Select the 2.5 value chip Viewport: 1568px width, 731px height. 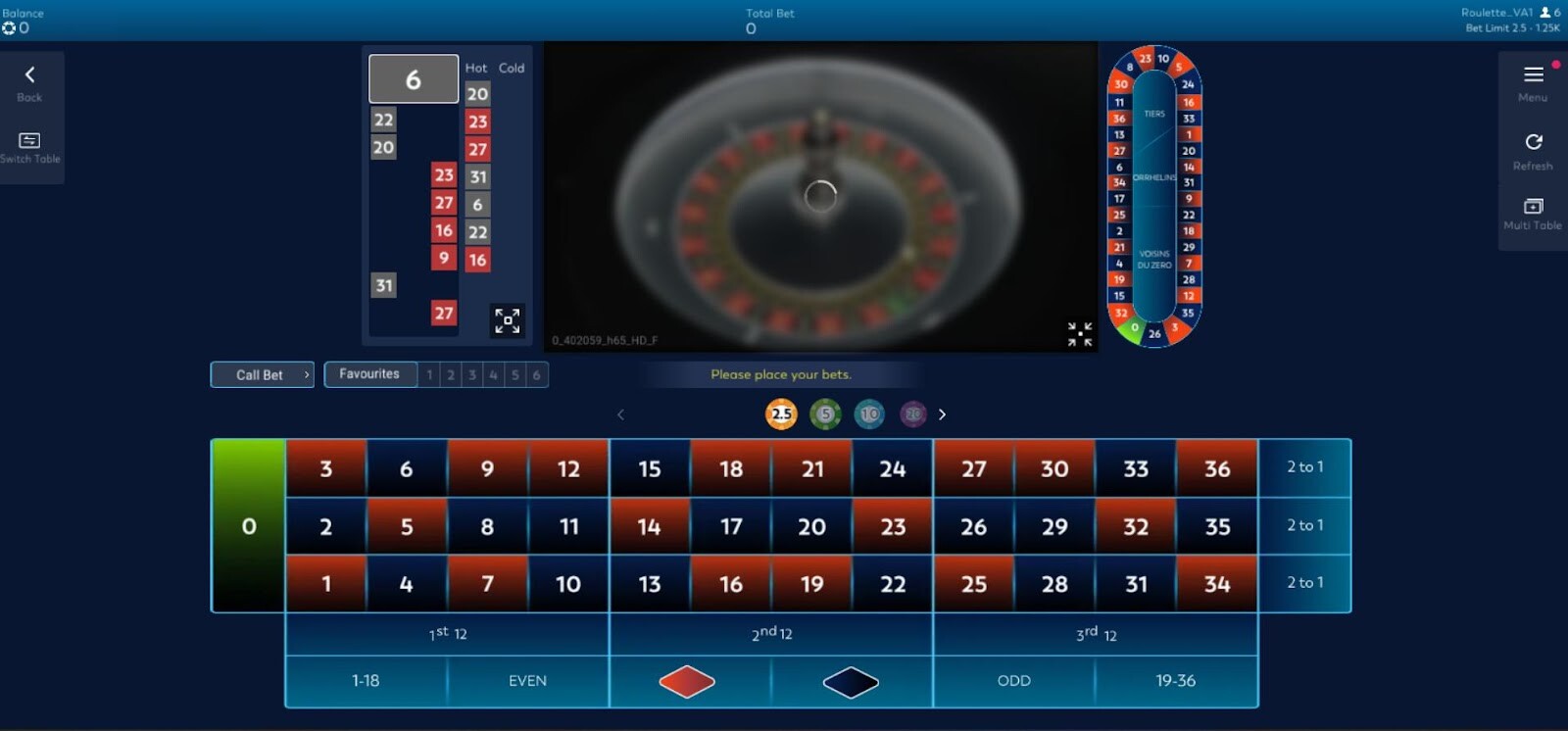(781, 414)
